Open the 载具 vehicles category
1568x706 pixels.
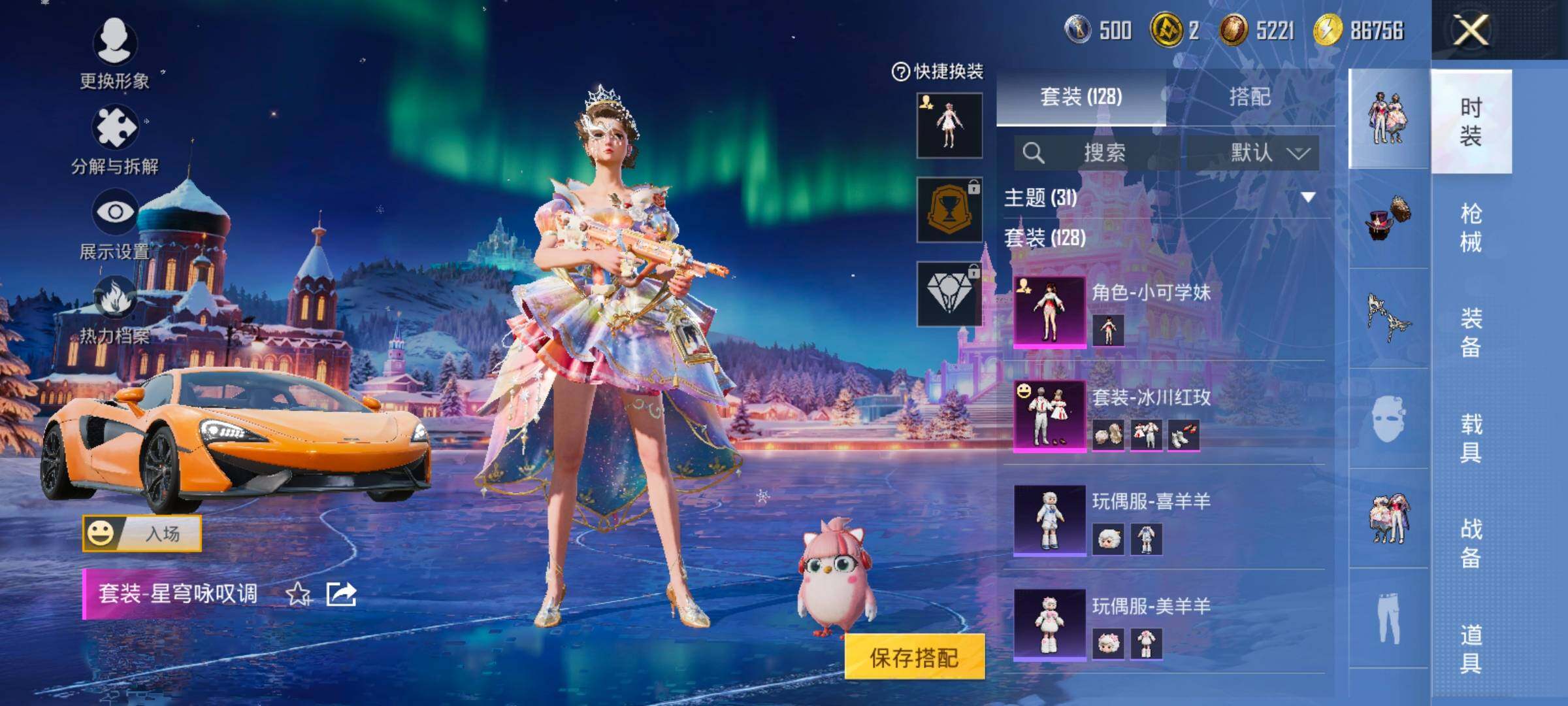1471,438
